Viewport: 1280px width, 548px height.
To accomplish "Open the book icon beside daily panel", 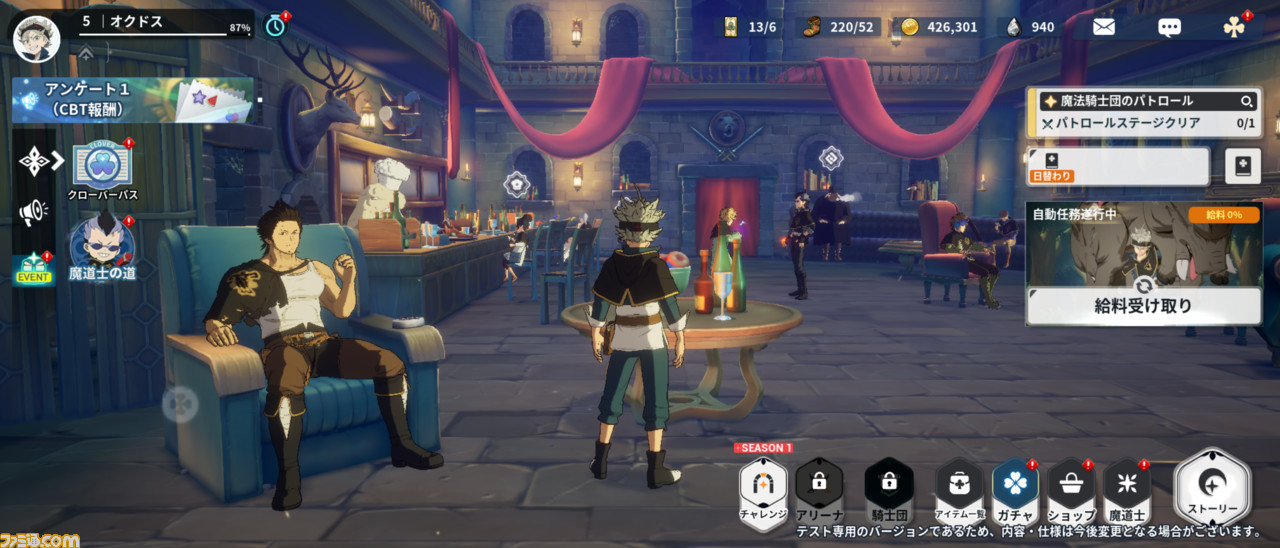I will coord(1243,166).
